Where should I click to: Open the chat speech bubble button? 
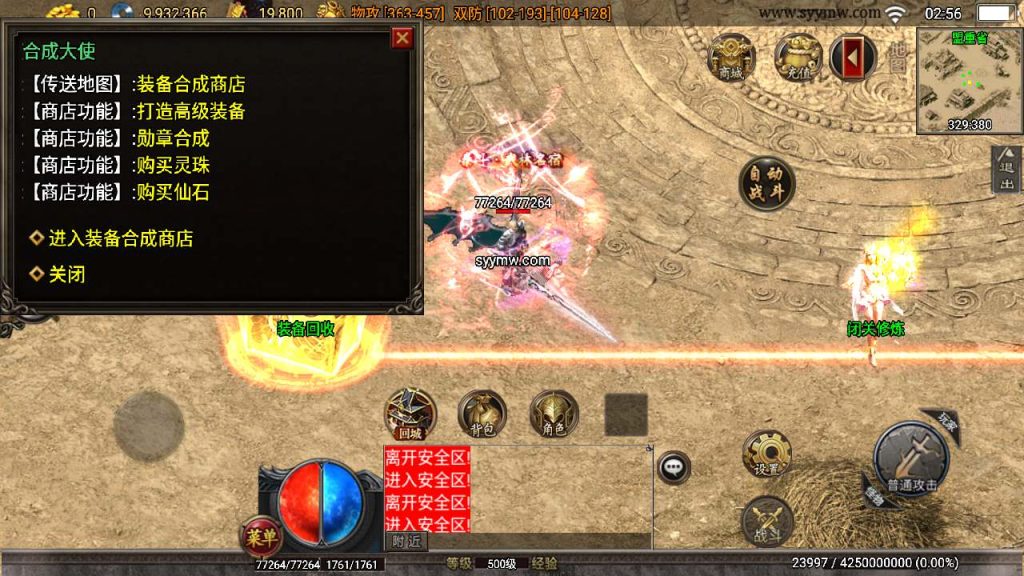point(674,466)
